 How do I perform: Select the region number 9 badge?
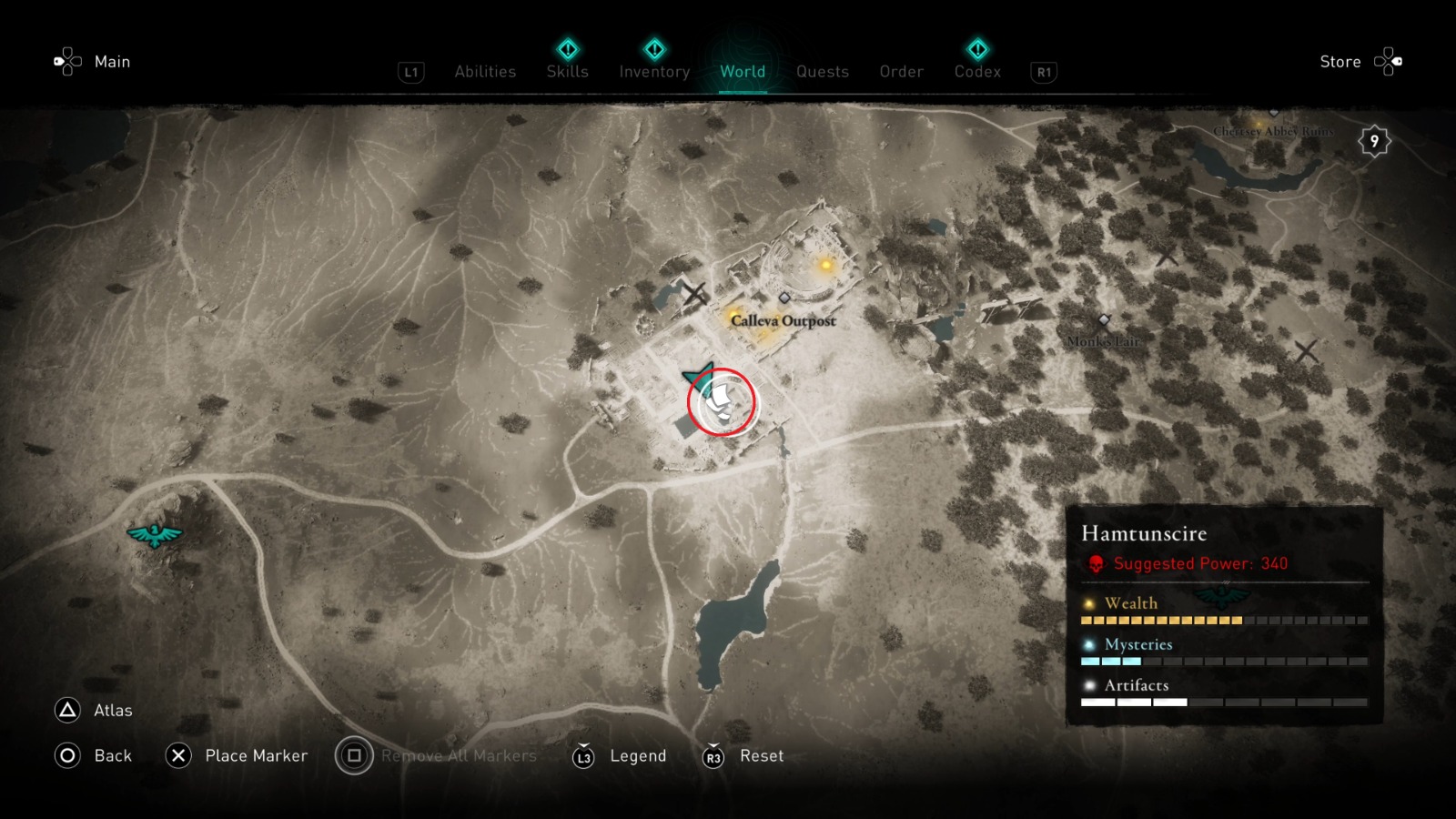(1374, 140)
